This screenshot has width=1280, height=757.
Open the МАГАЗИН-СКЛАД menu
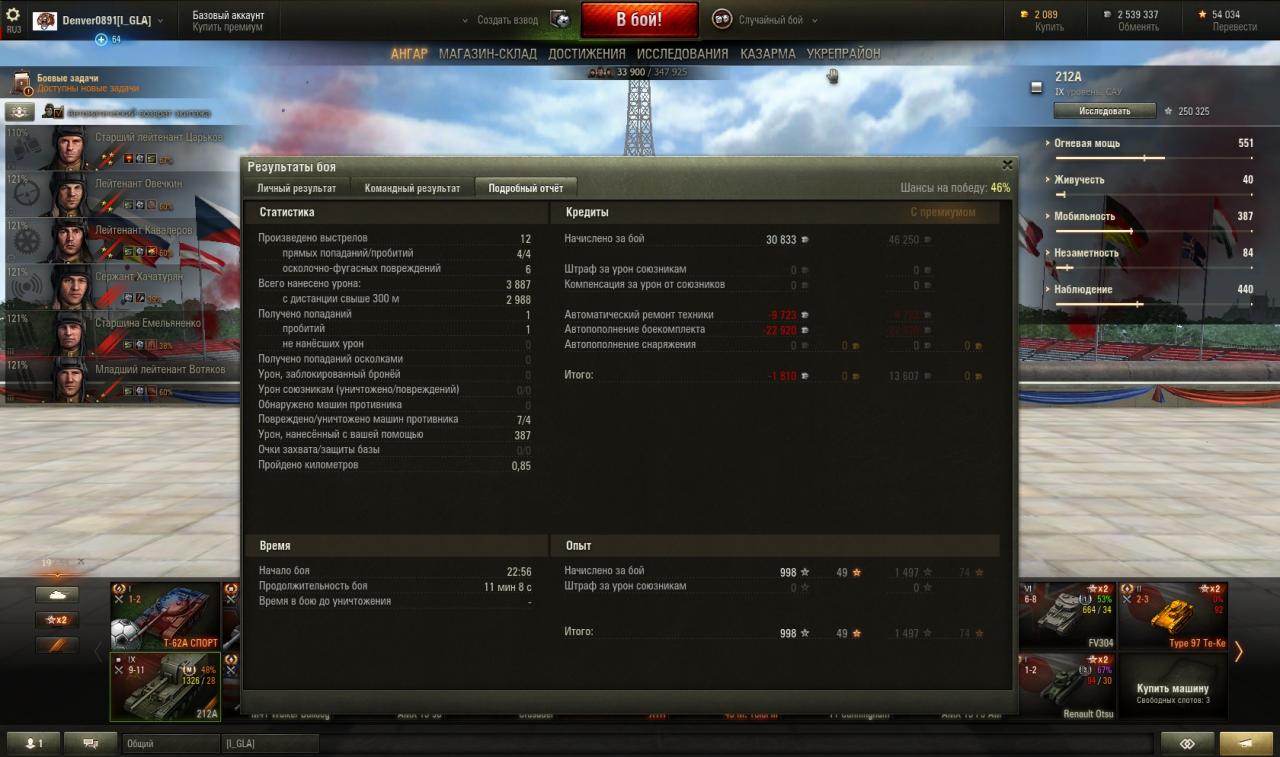point(487,54)
